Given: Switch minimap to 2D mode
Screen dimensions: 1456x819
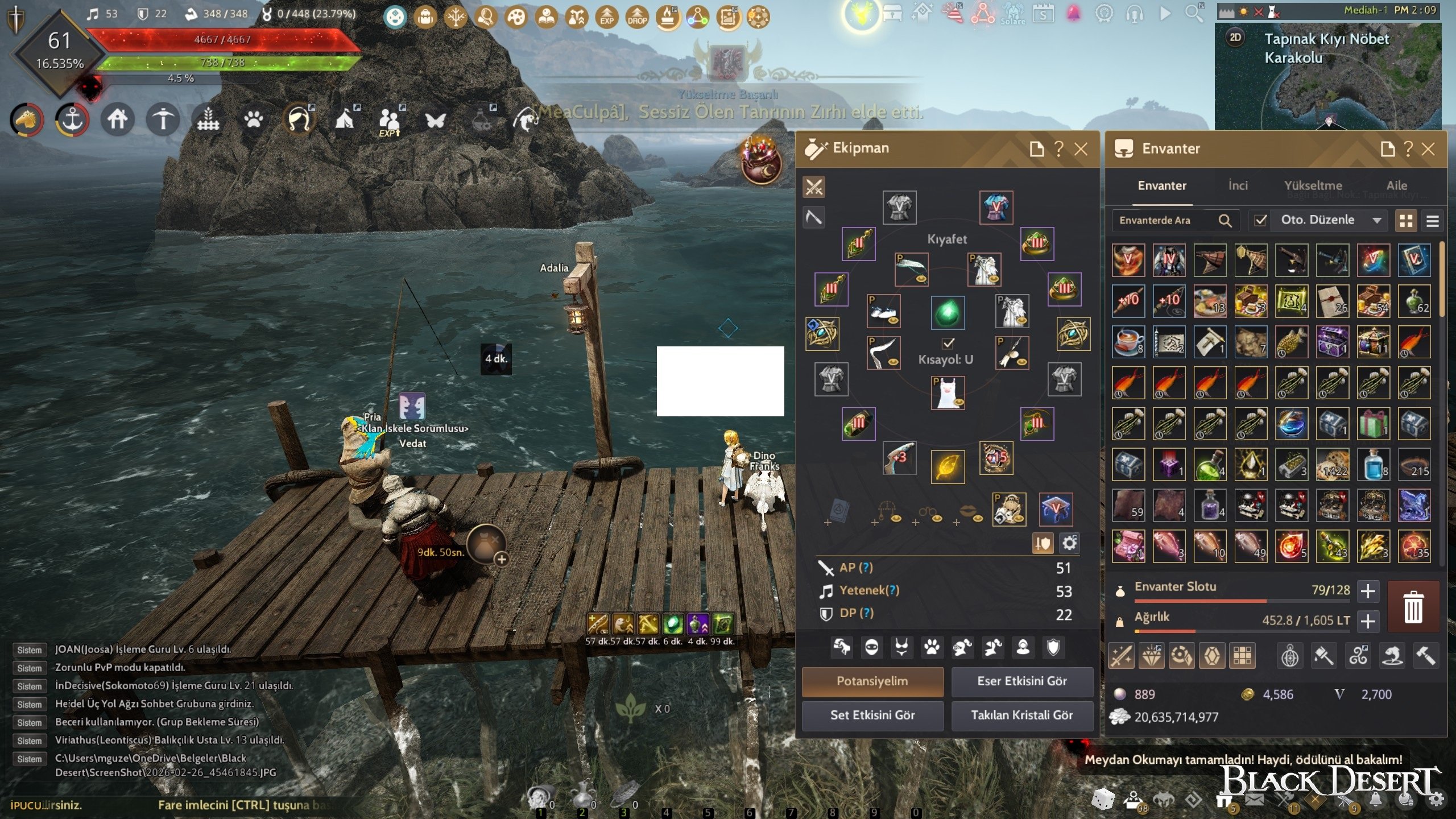Looking at the screenshot, I should click(1235, 38).
